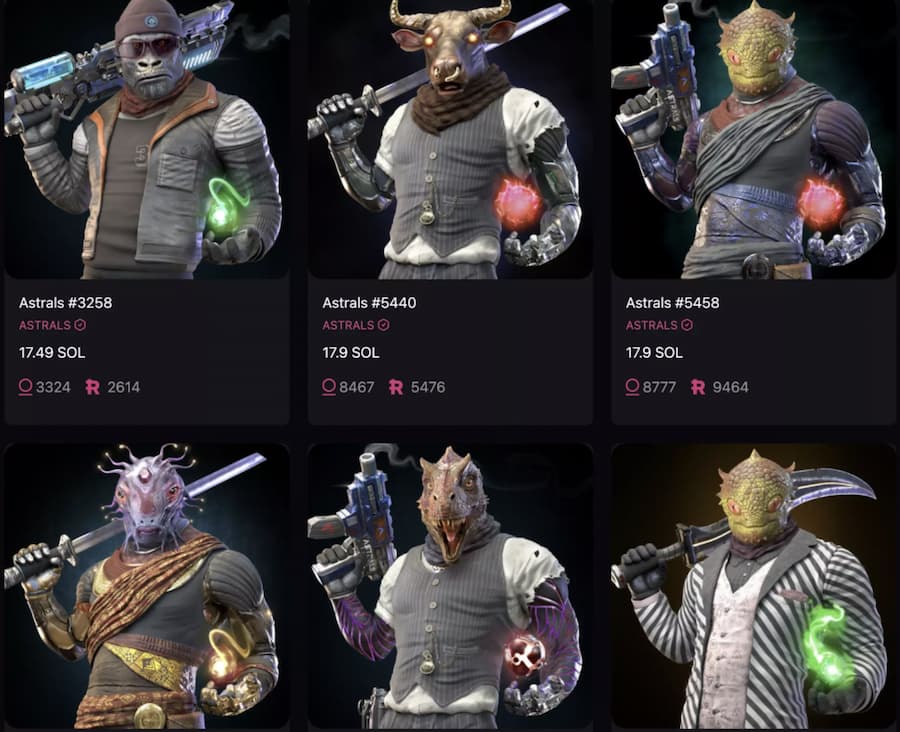Open the Astrals #5440 bull thumbnail
Viewport: 900px width, 732px height.
pos(450,140)
